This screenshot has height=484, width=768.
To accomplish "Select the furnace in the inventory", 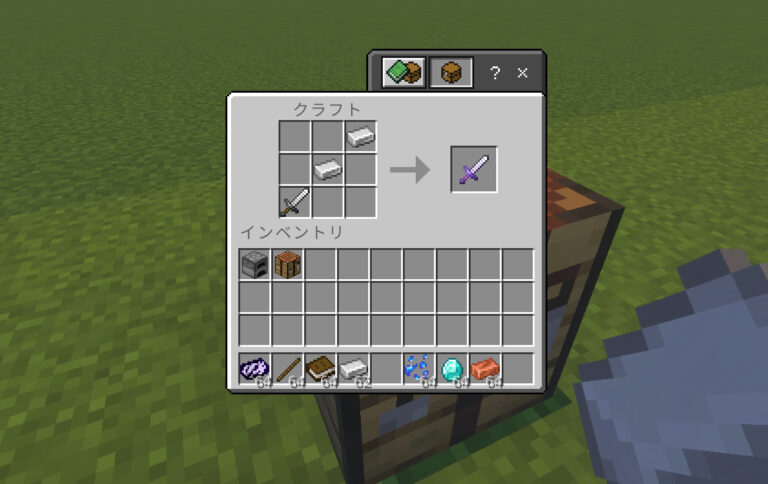I will pos(255,265).
